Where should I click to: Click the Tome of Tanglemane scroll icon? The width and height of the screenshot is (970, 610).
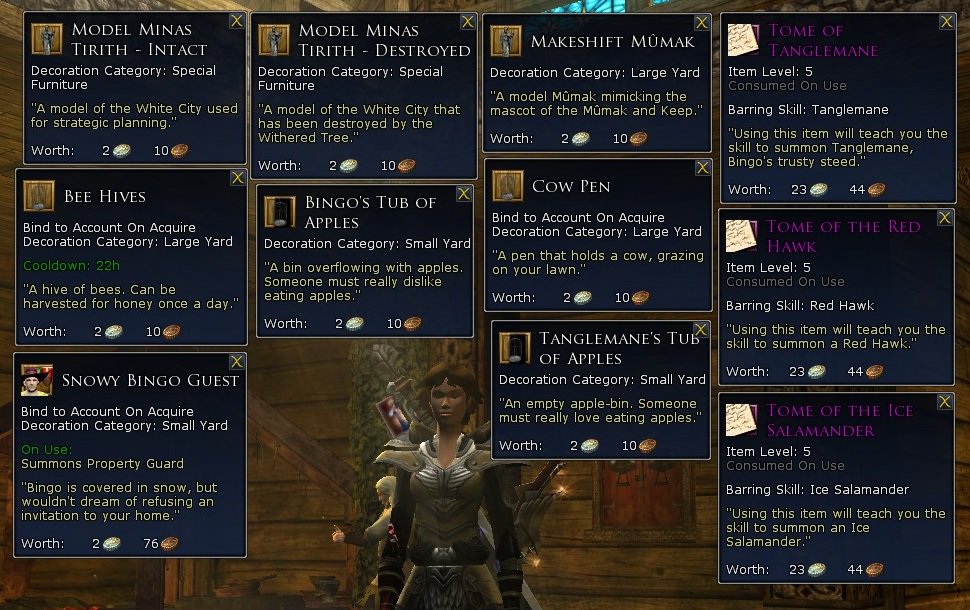pyautogui.click(x=741, y=41)
